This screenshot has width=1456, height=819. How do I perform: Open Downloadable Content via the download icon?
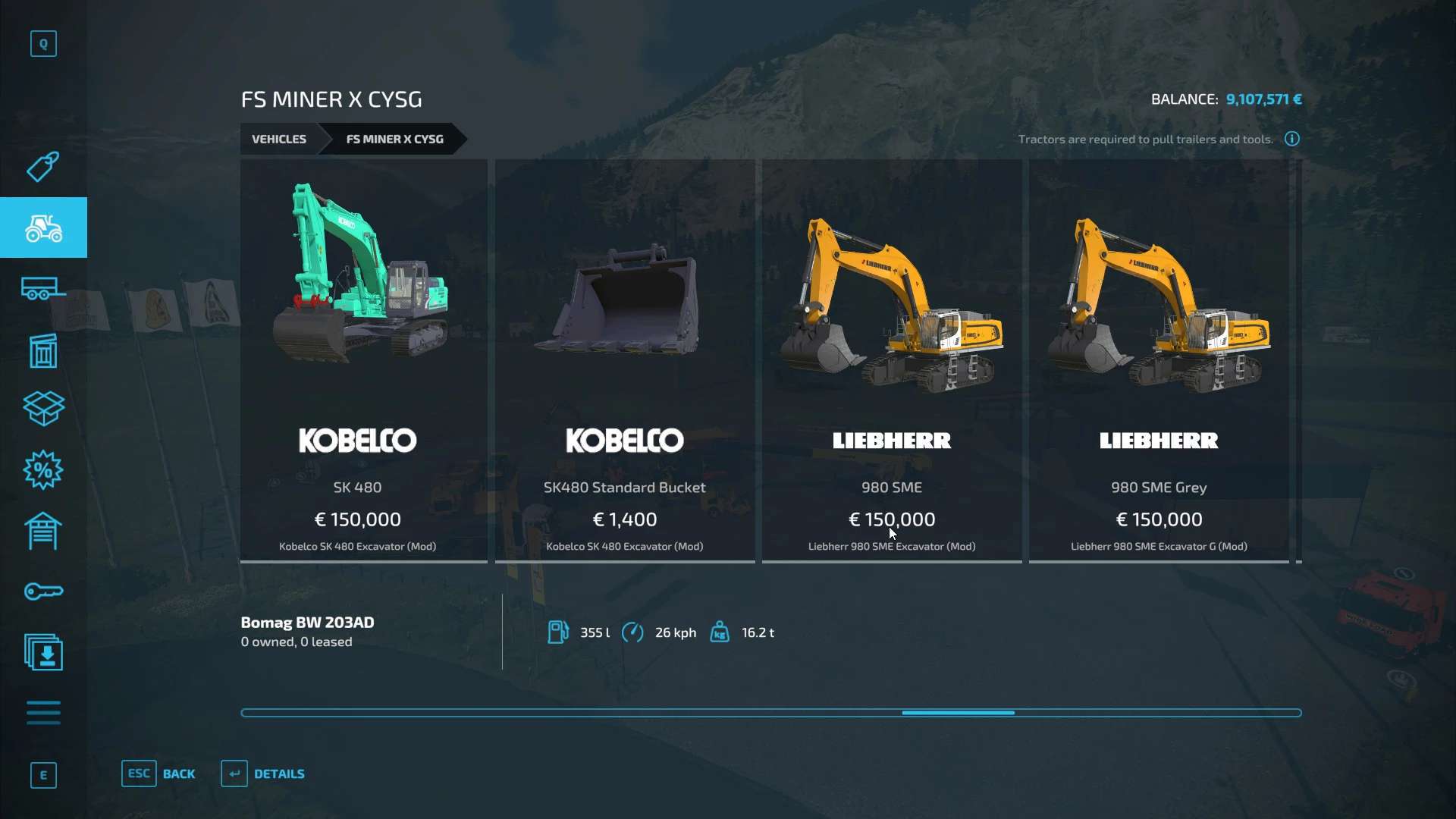(43, 652)
